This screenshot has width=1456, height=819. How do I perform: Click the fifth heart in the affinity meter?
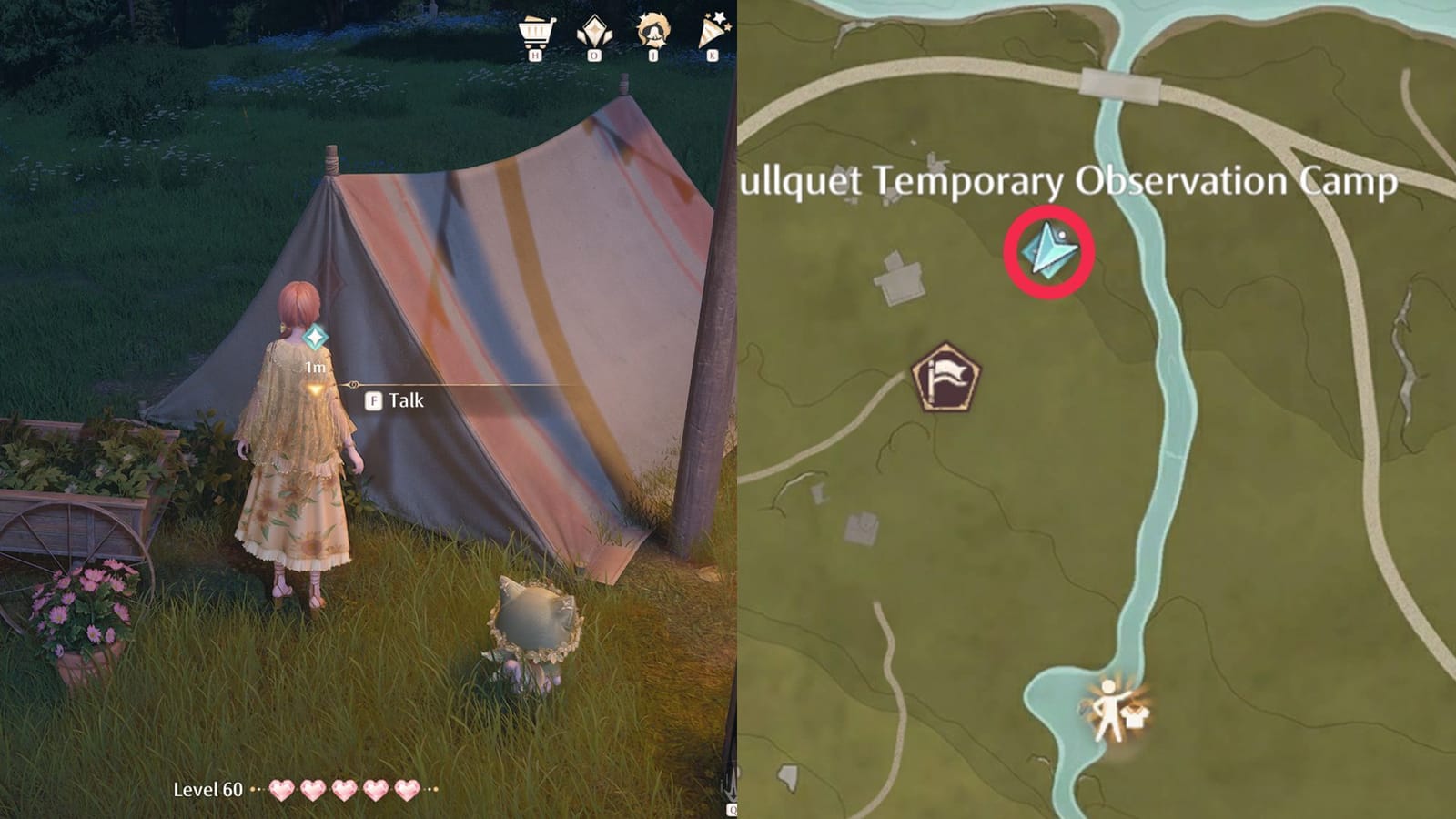pos(406,790)
